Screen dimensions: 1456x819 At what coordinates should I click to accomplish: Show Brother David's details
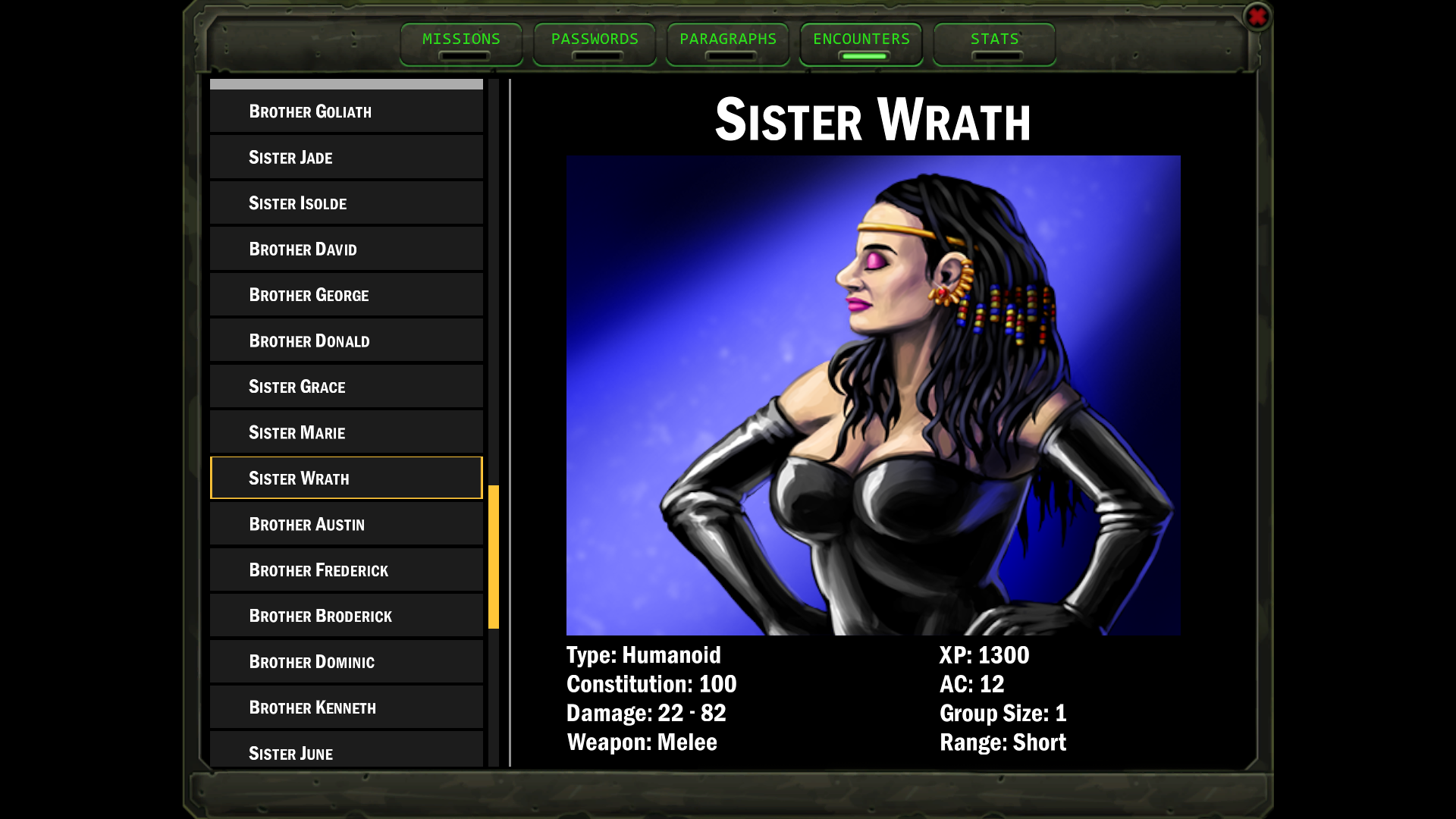[x=346, y=249]
